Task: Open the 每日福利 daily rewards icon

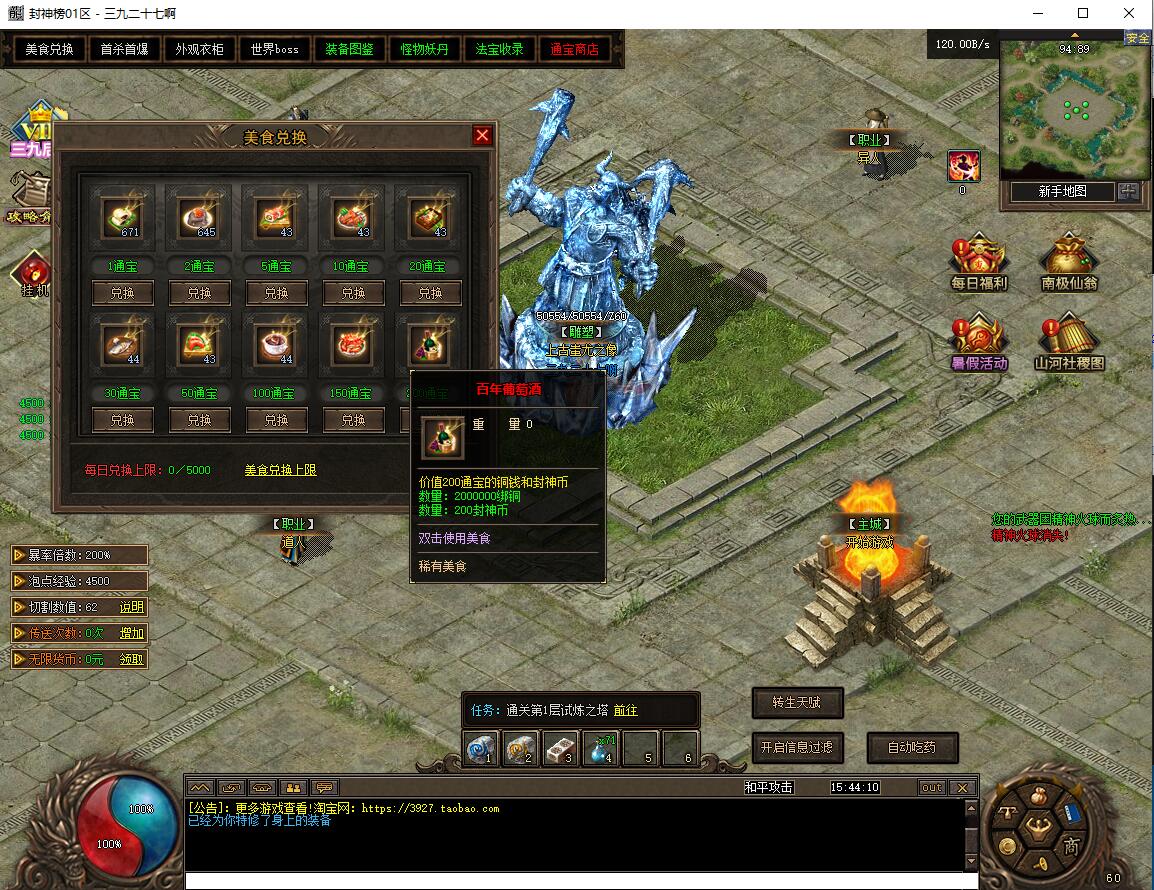Action: (979, 263)
